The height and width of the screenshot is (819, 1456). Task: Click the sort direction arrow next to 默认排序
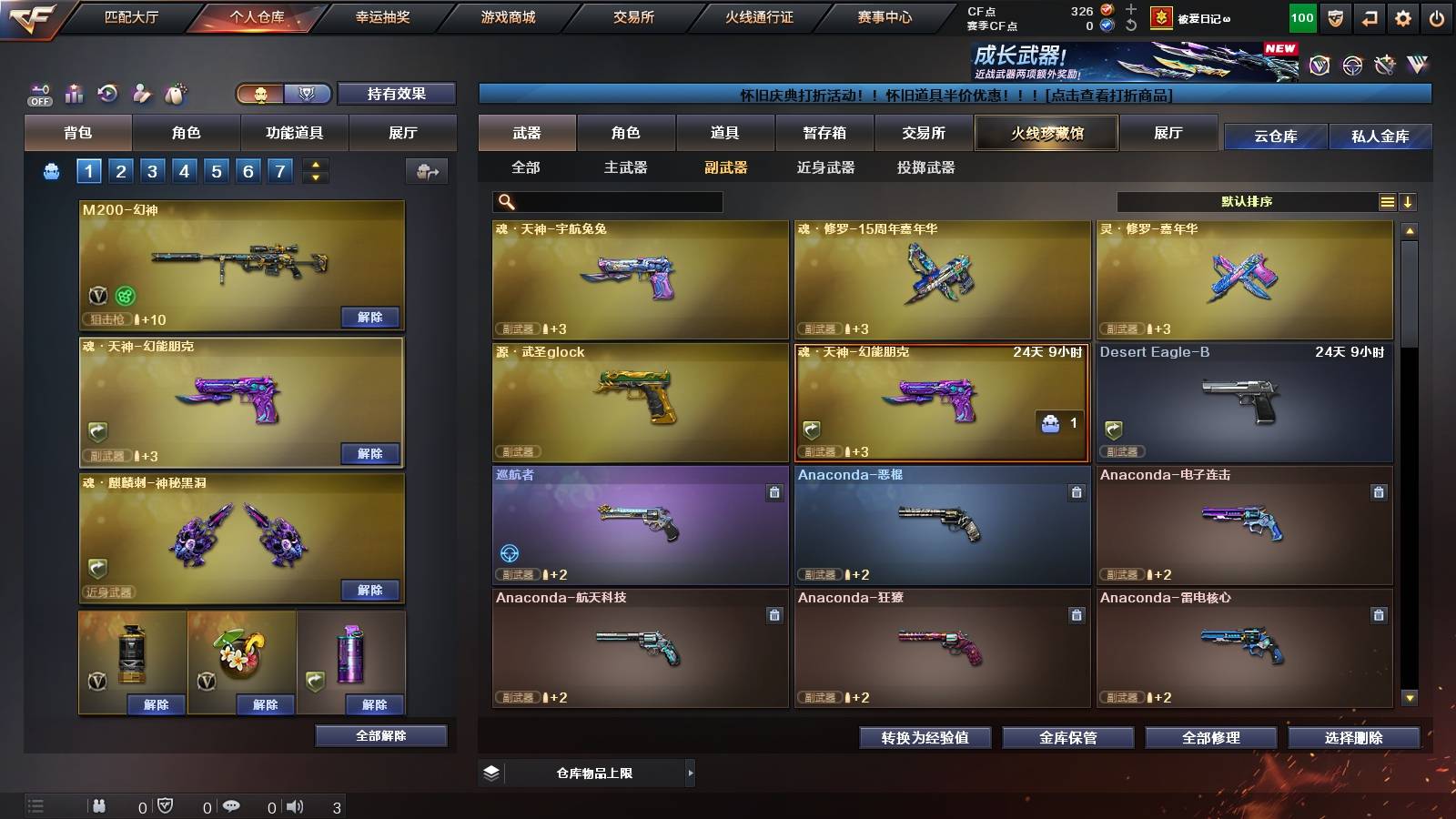point(1410,201)
